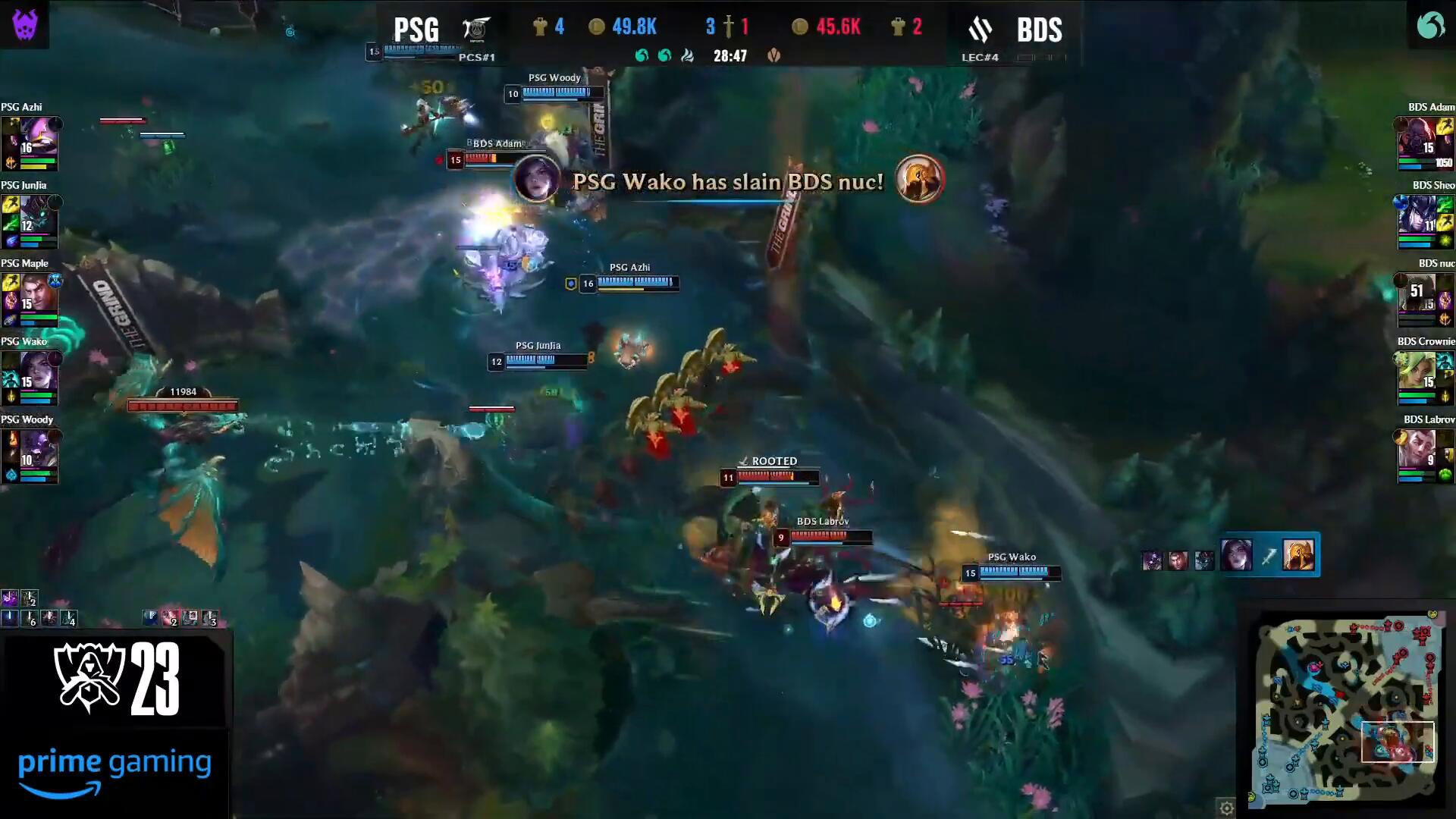Click the BDS team logo on scoreboard
This screenshot has width=1456, height=819.
(981, 30)
